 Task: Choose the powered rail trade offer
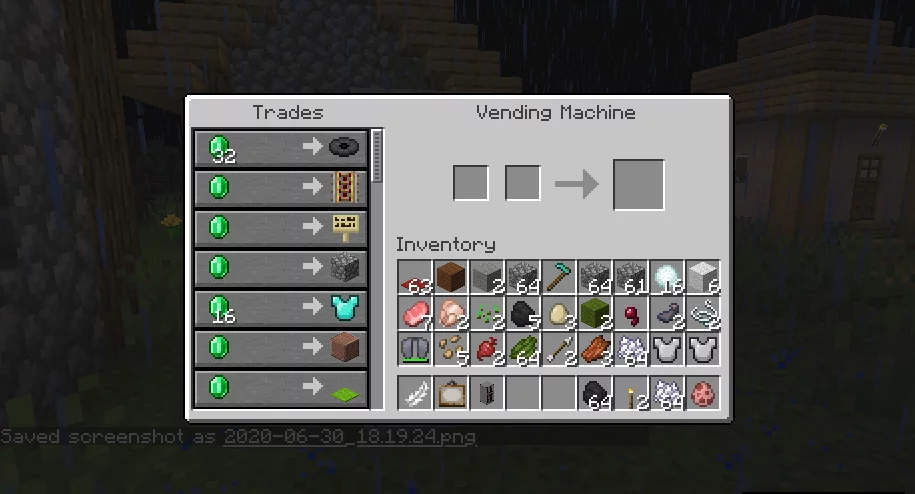click(x=280, y=187)
